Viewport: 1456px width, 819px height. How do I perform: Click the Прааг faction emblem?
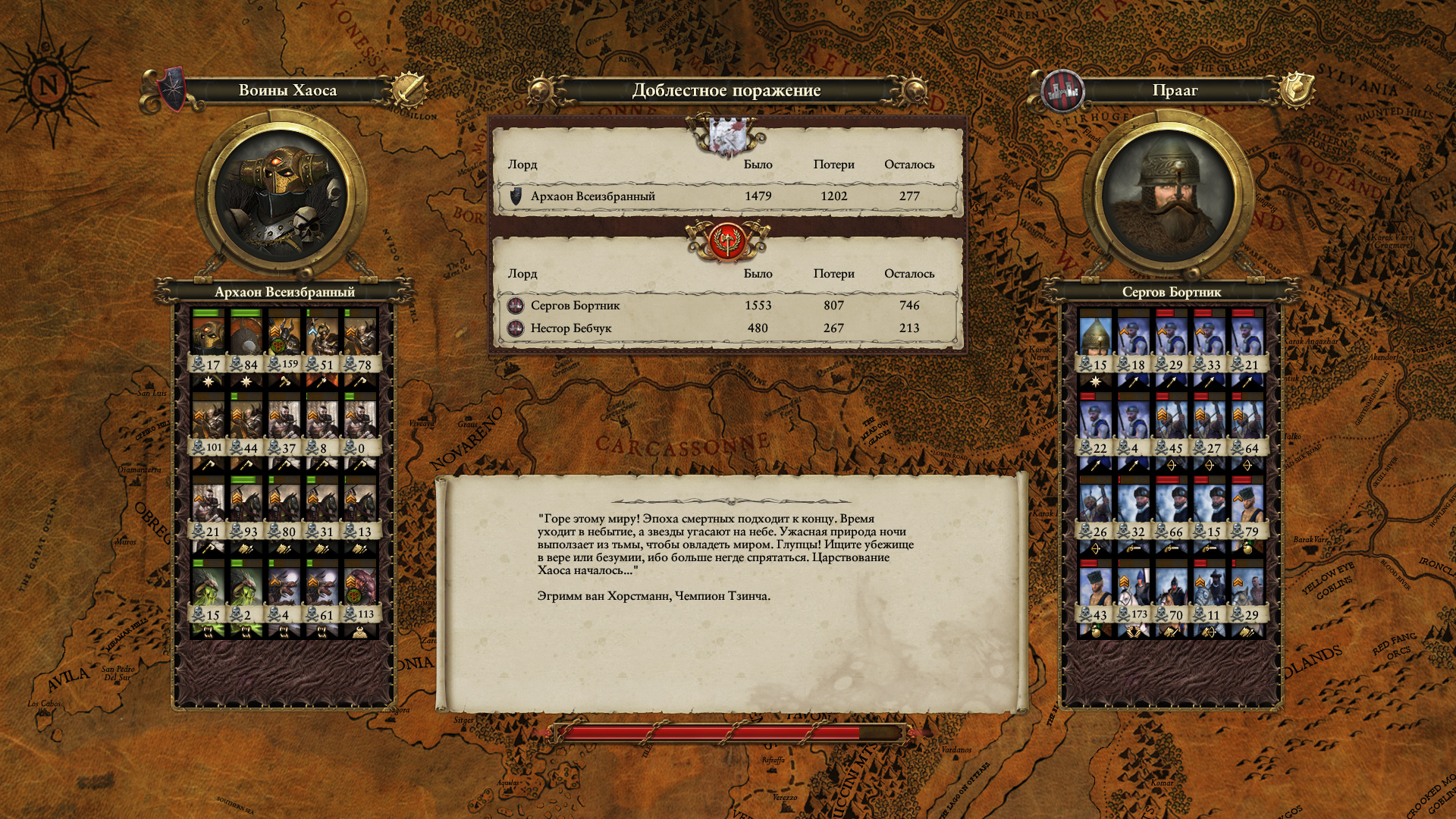click(x=1062, y=90)
